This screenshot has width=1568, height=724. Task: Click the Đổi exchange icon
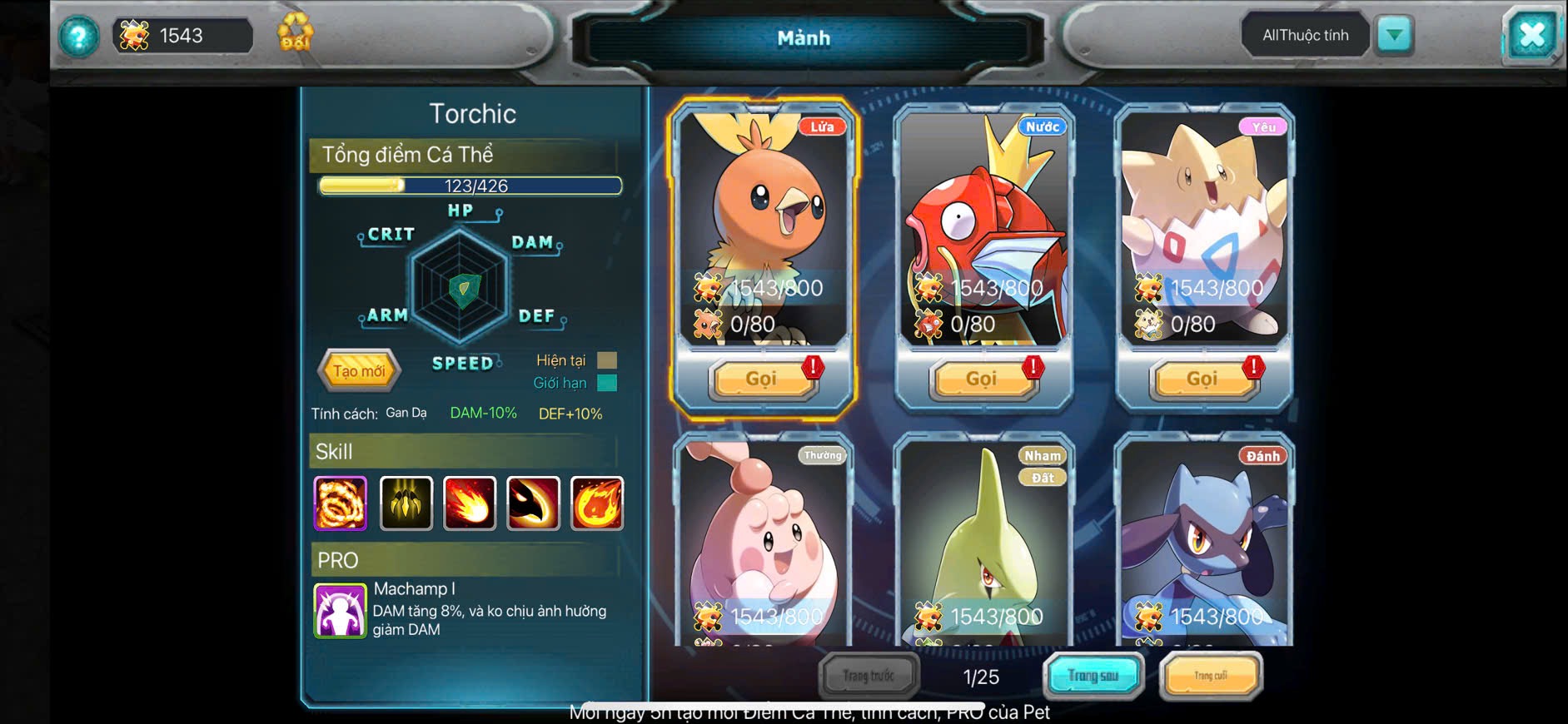coord(295,33)
